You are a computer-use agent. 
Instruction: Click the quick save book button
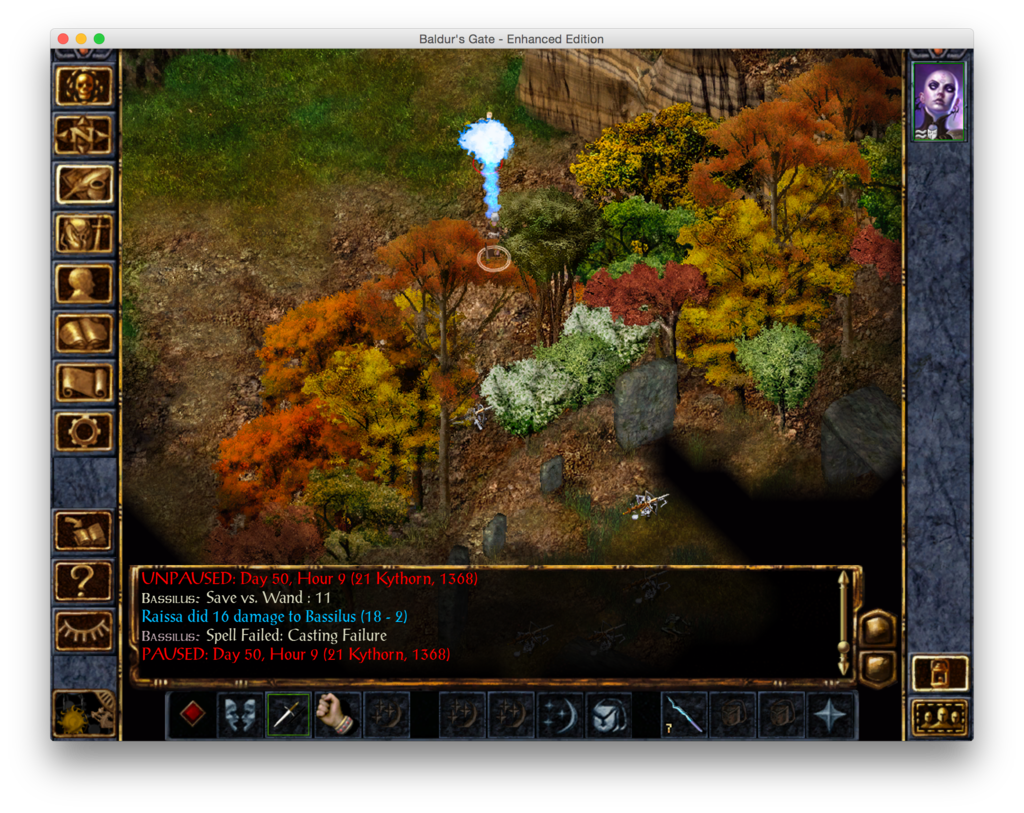coord(83,531)
